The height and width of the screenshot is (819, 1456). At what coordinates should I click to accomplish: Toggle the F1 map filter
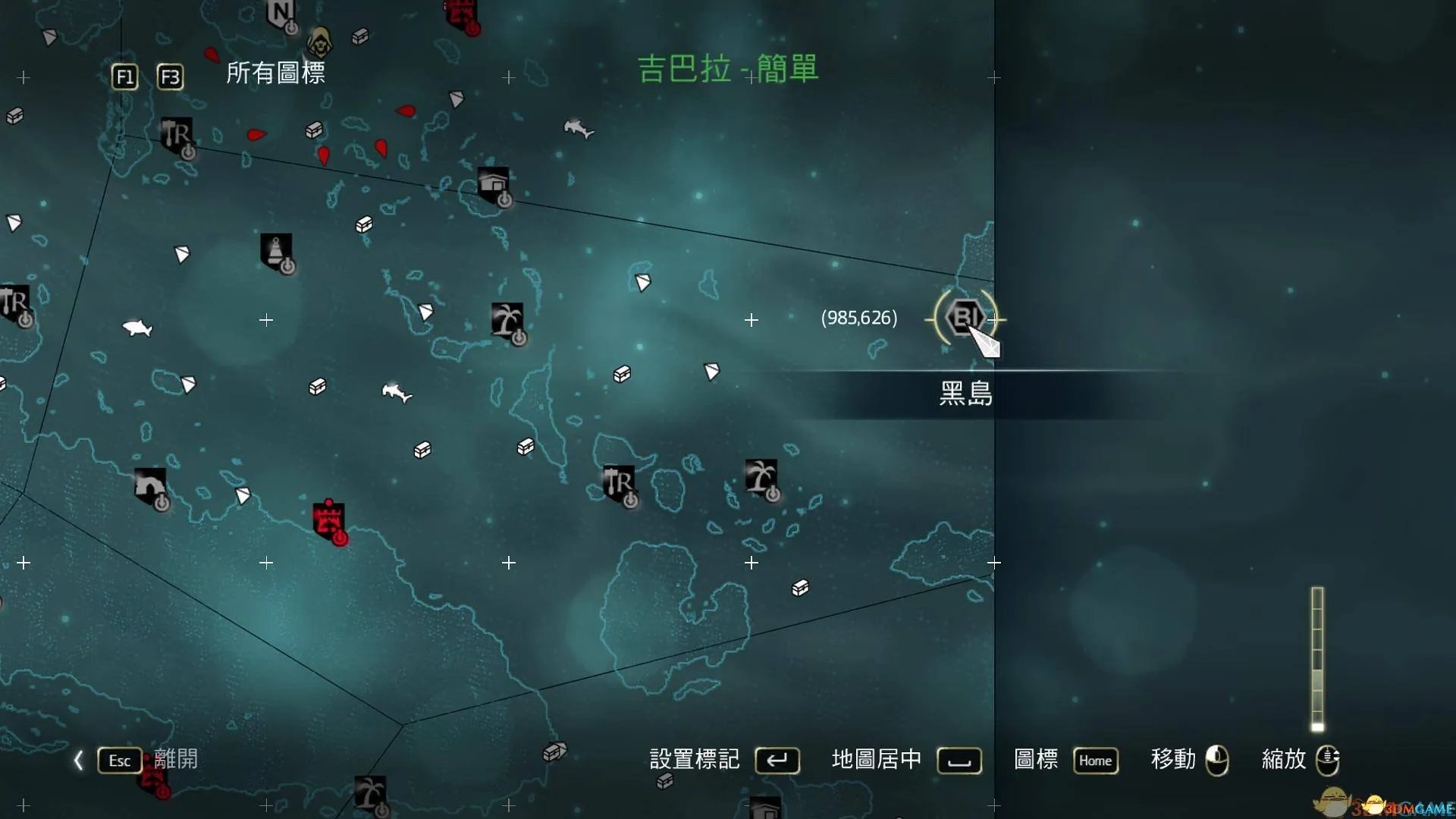124,77
